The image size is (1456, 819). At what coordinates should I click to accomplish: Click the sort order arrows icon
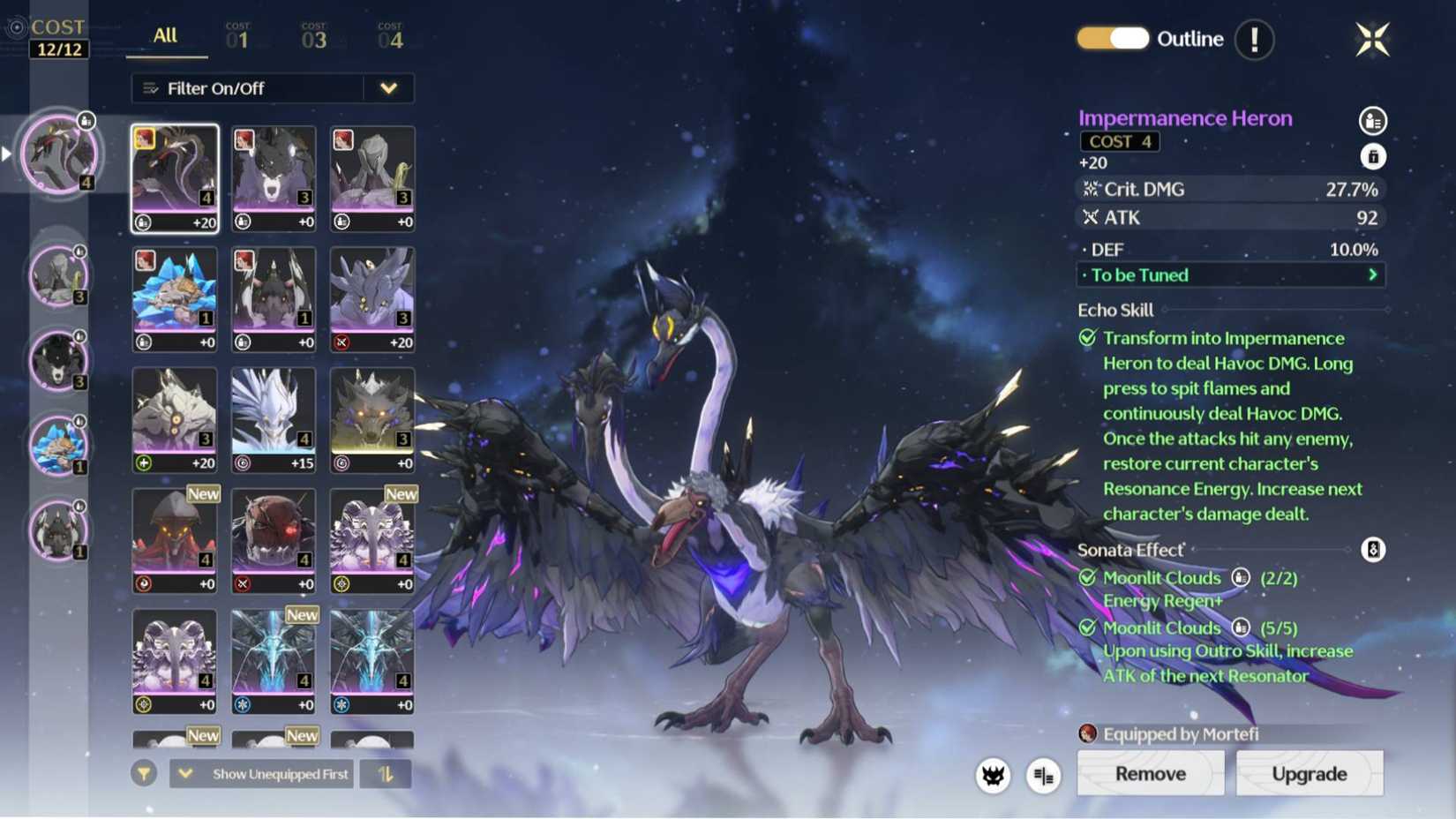[x=387, y=773]
